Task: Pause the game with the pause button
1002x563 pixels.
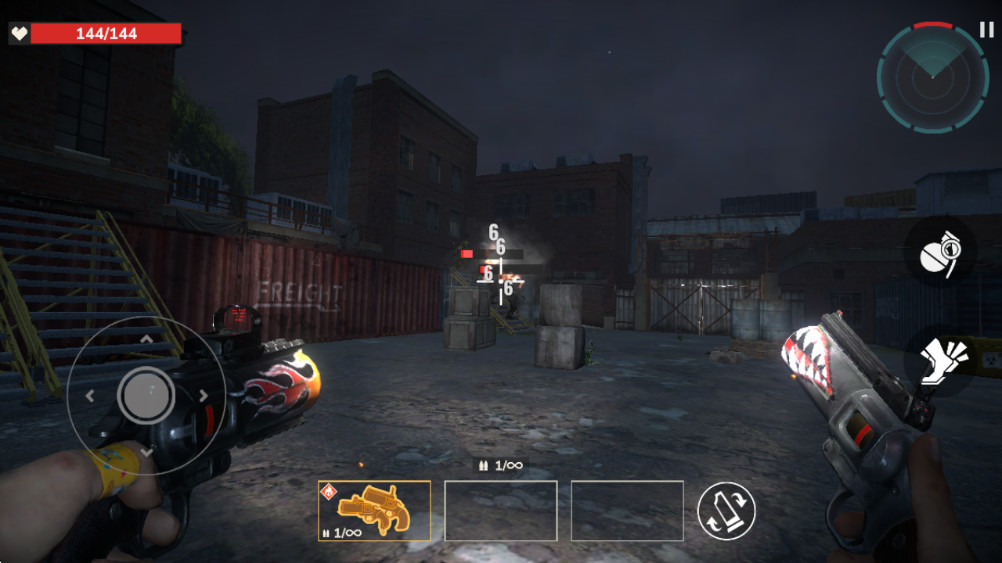Action: [987, 31]
